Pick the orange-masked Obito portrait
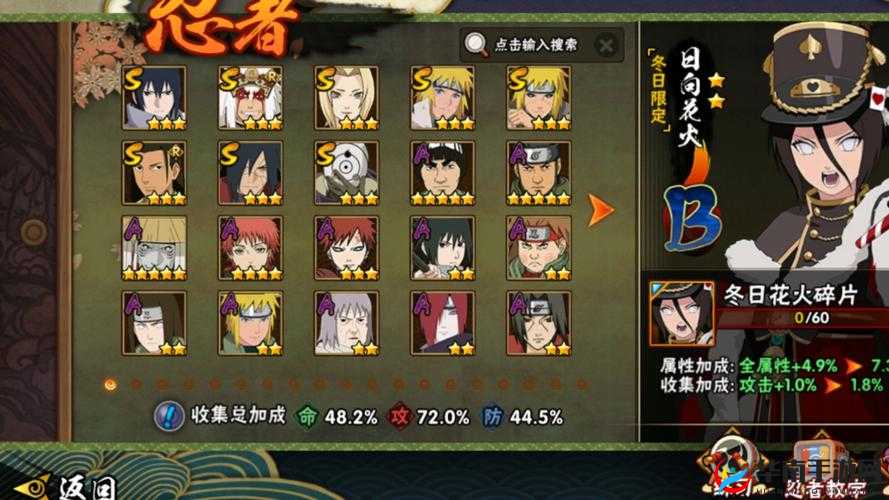889x500 pixels. click(346, 172)
